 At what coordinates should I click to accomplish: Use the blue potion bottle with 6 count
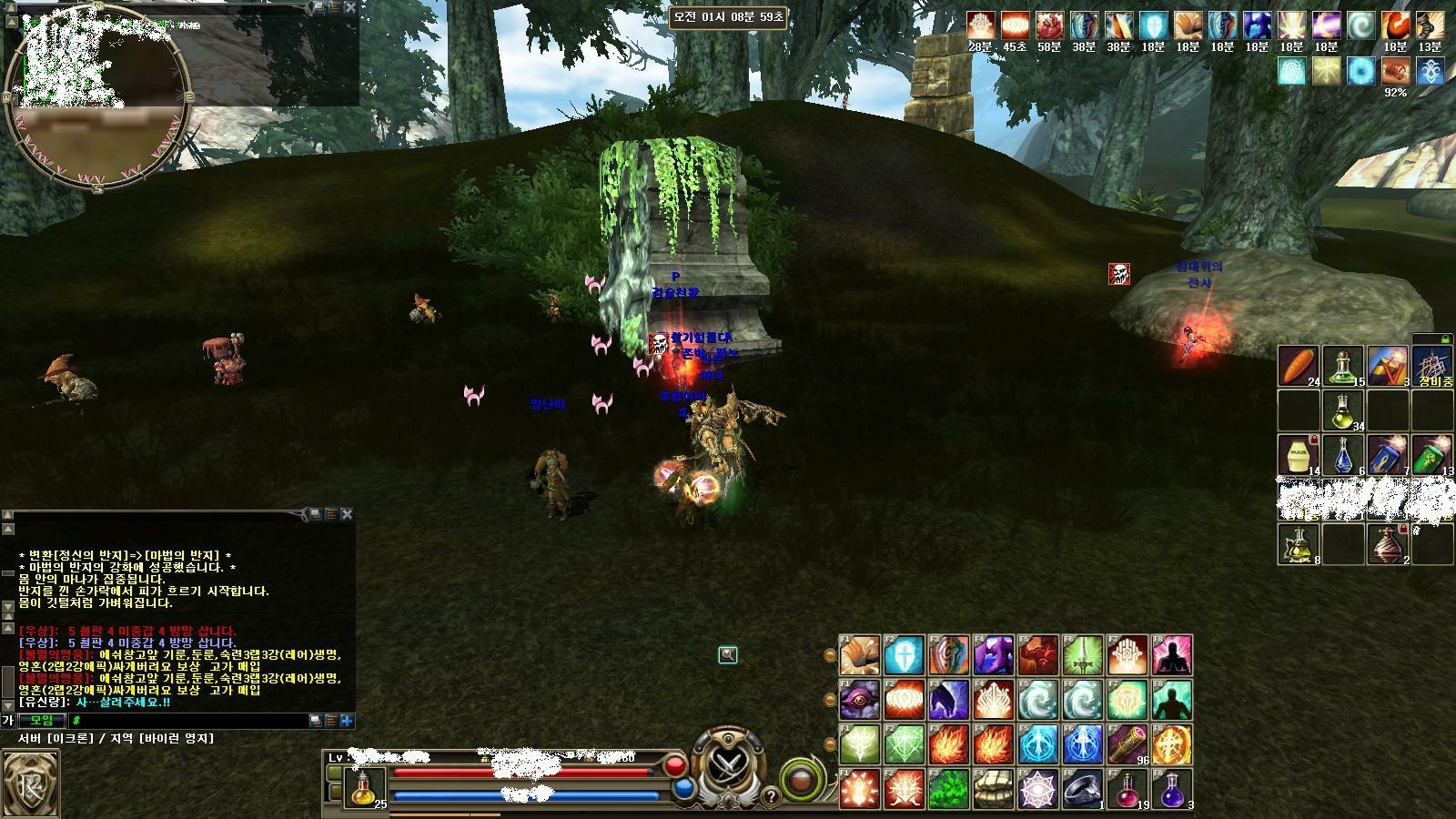point(1343,455)
